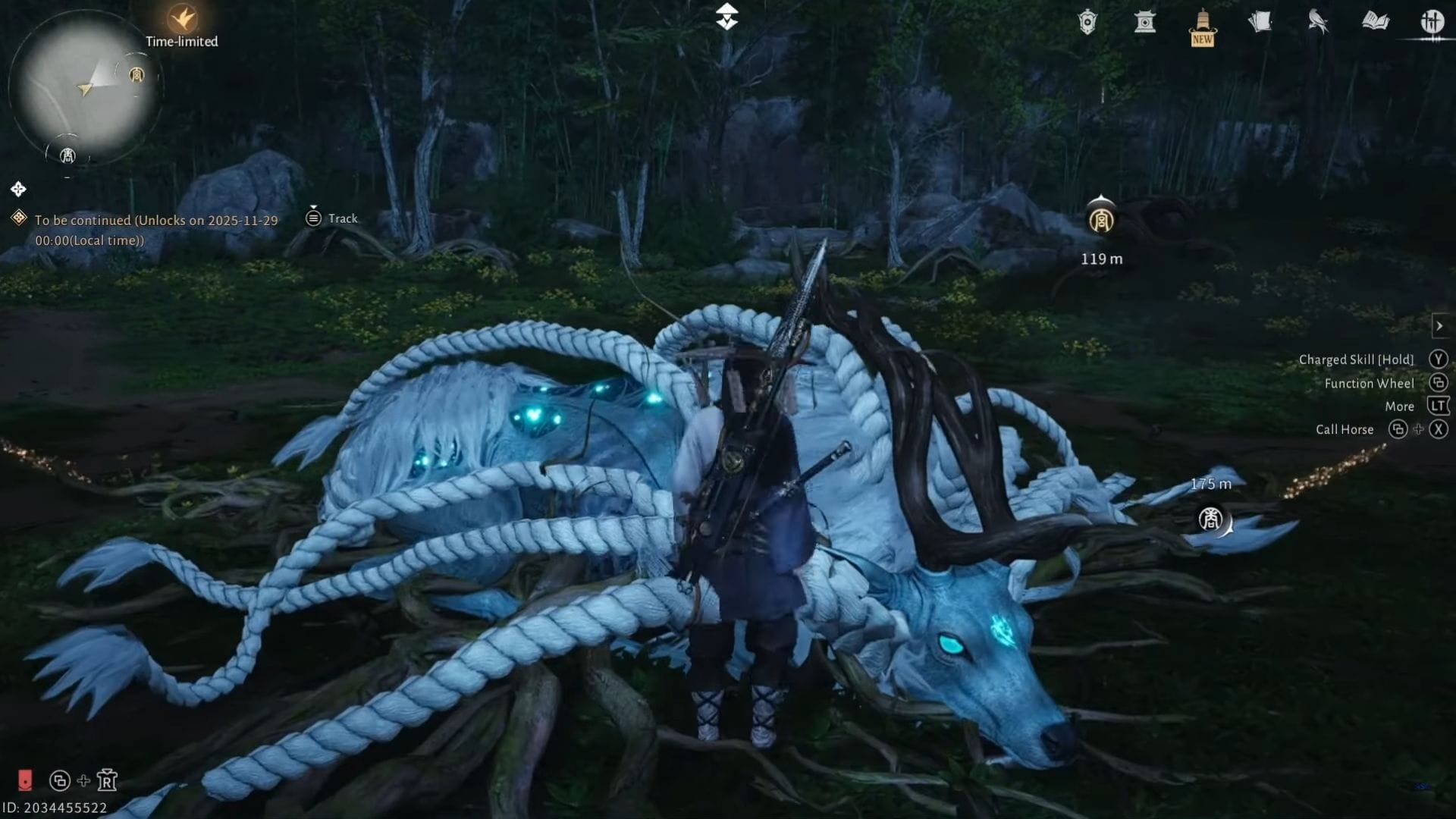Open the documents icon in the top bar
Image resolution: width=1456 pixels, height=819 pixels.
1260,22
